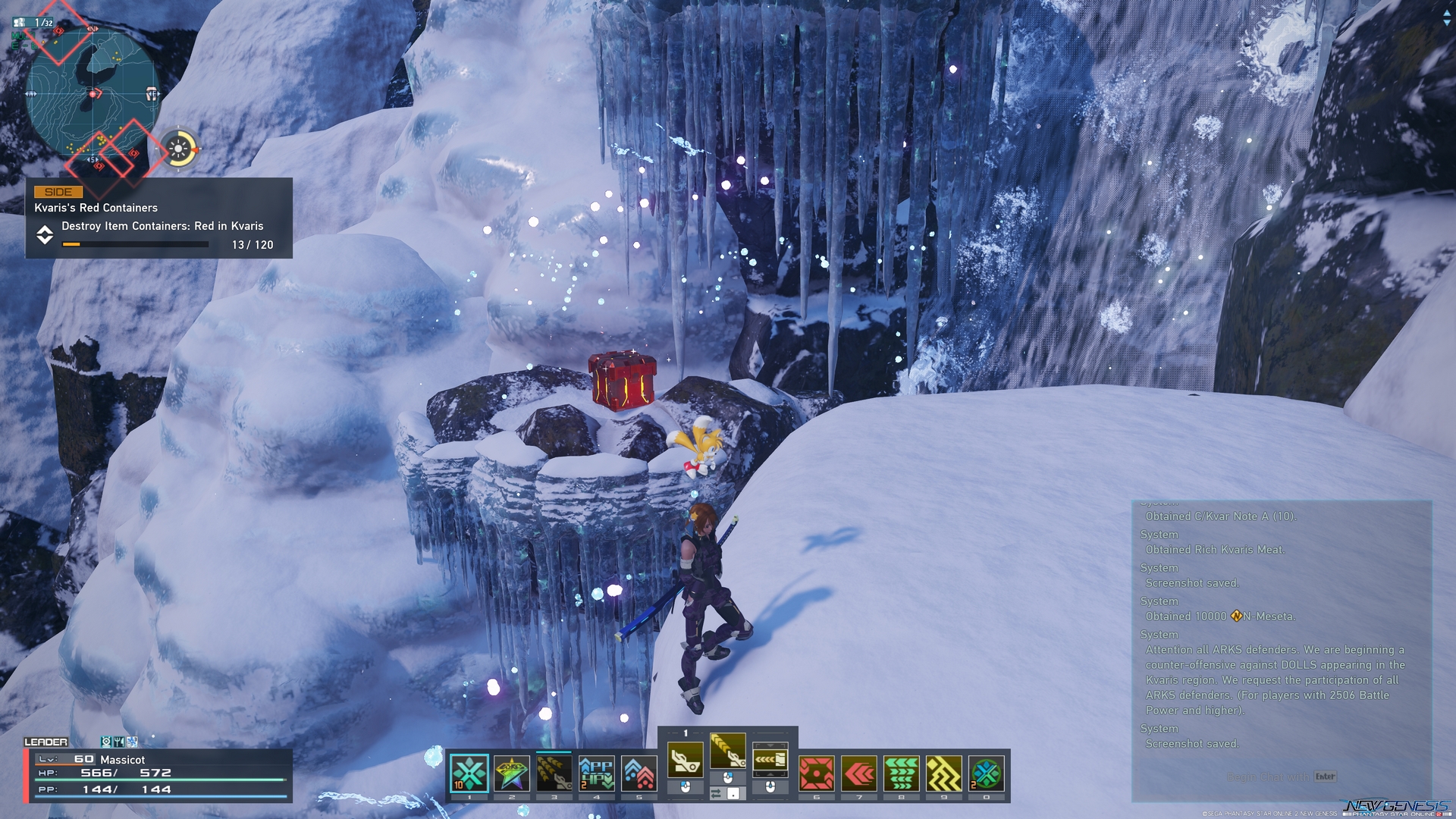Viewport: 1456px width, 819px height.
Task: Click the compass icon beside the minimap
Action: (x=178, y=149)
